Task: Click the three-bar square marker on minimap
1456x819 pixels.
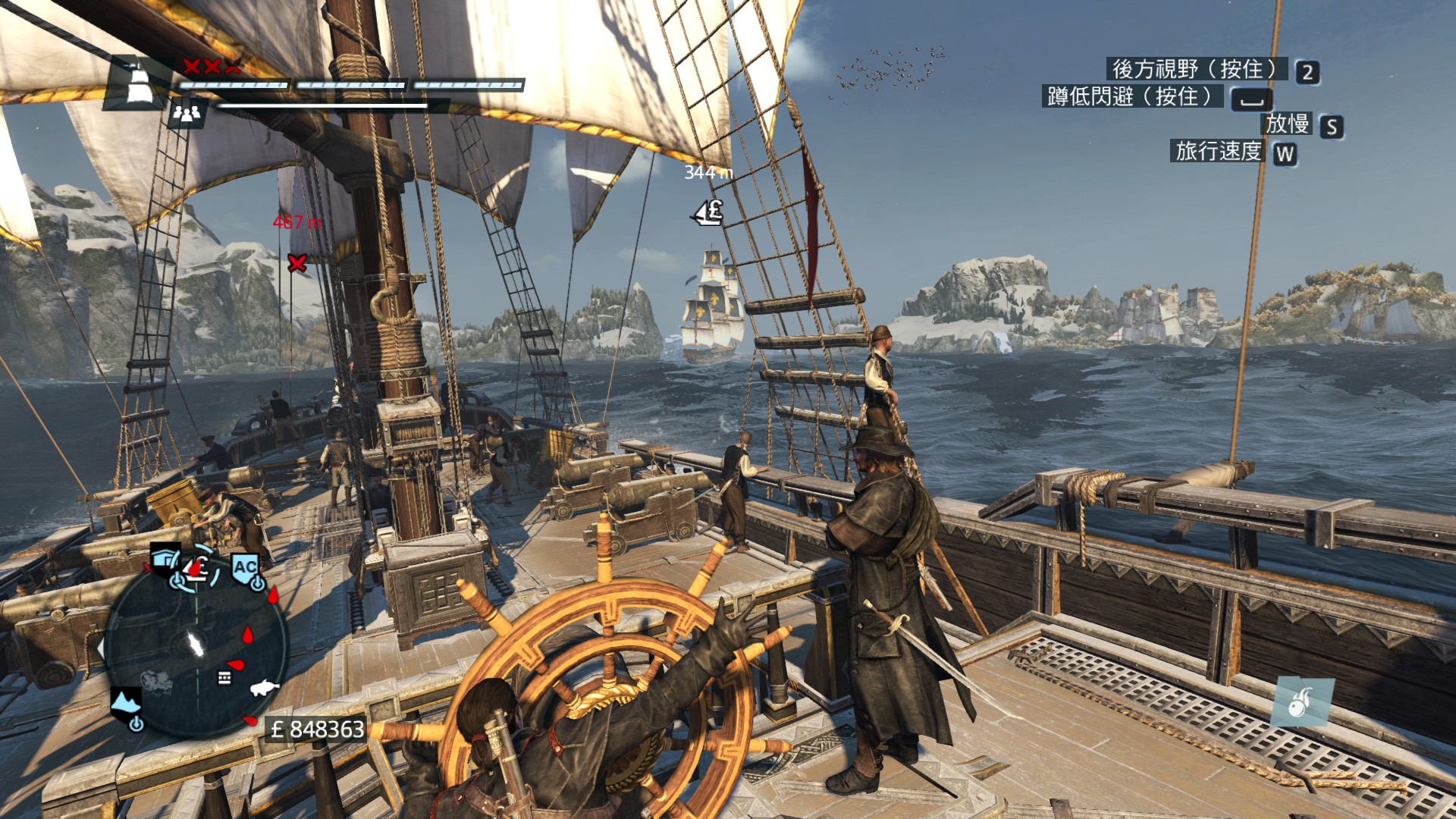Action: 224,677
